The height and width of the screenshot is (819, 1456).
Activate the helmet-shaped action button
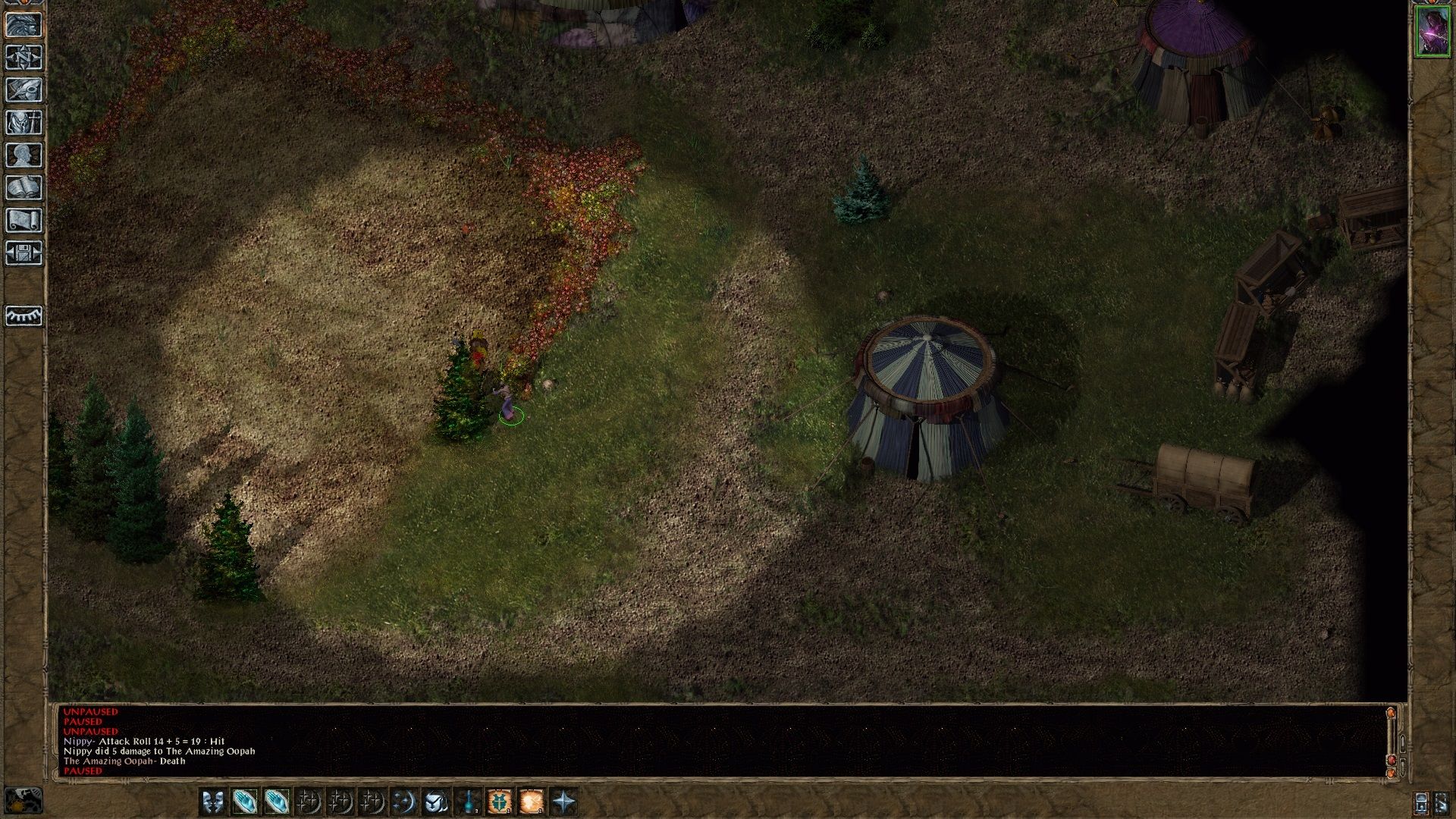click(436, 802)
